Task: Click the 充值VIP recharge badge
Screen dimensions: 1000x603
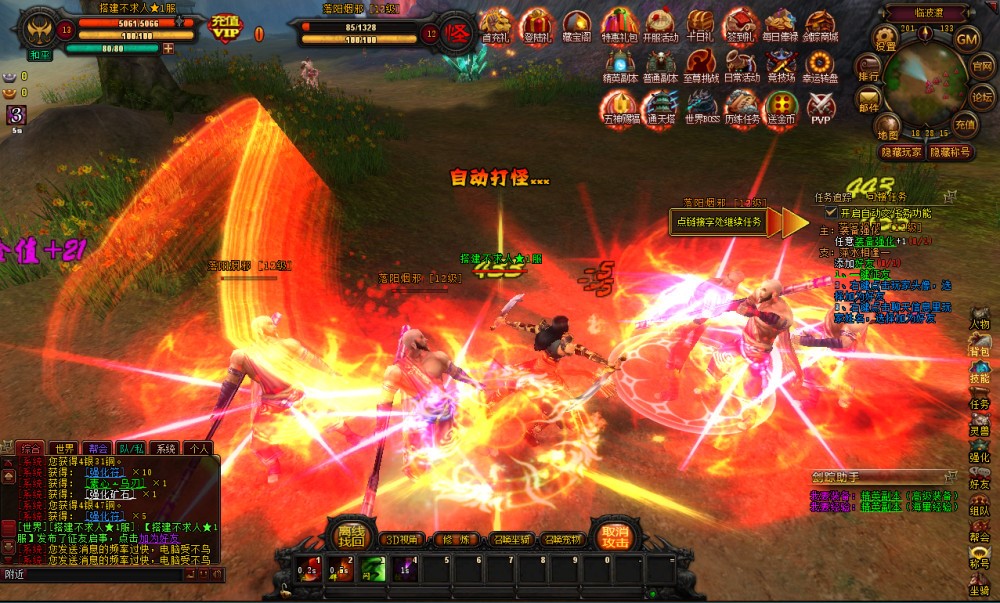Action: pyautogui.click(x=226, y=27)
